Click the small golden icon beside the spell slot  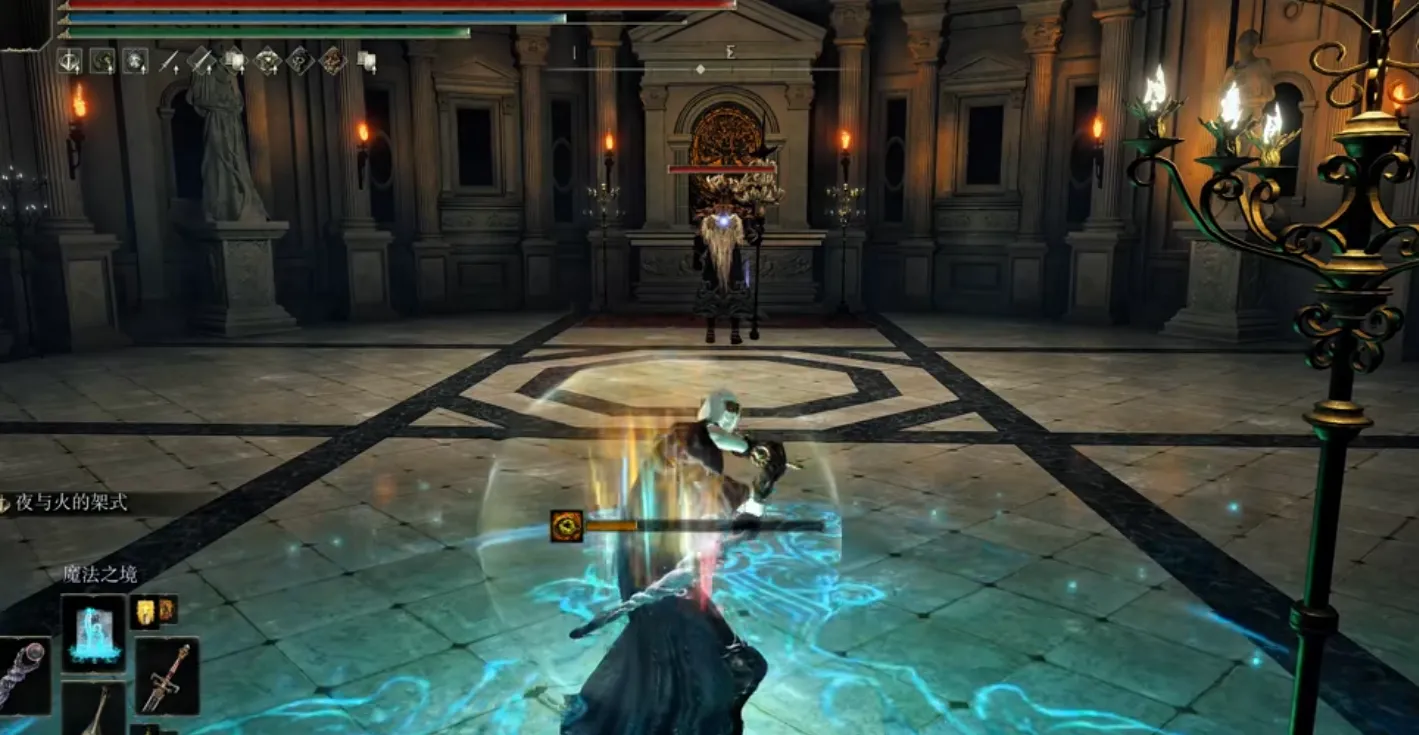pyautogui.click(x=146, y=612)
